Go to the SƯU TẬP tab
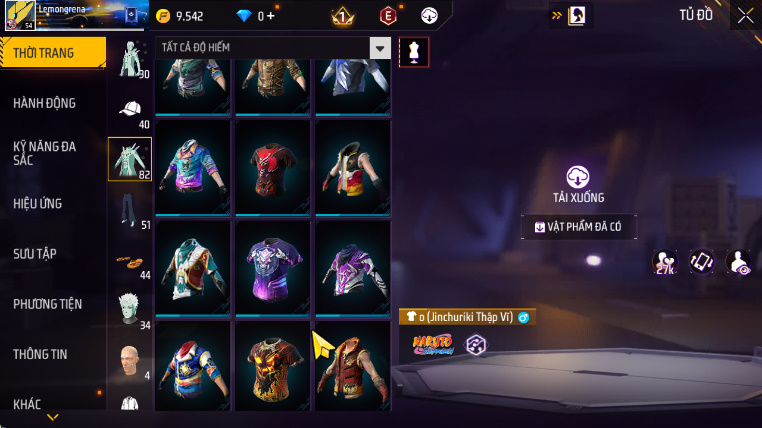 pyautogui.click(x=37, y=254)
